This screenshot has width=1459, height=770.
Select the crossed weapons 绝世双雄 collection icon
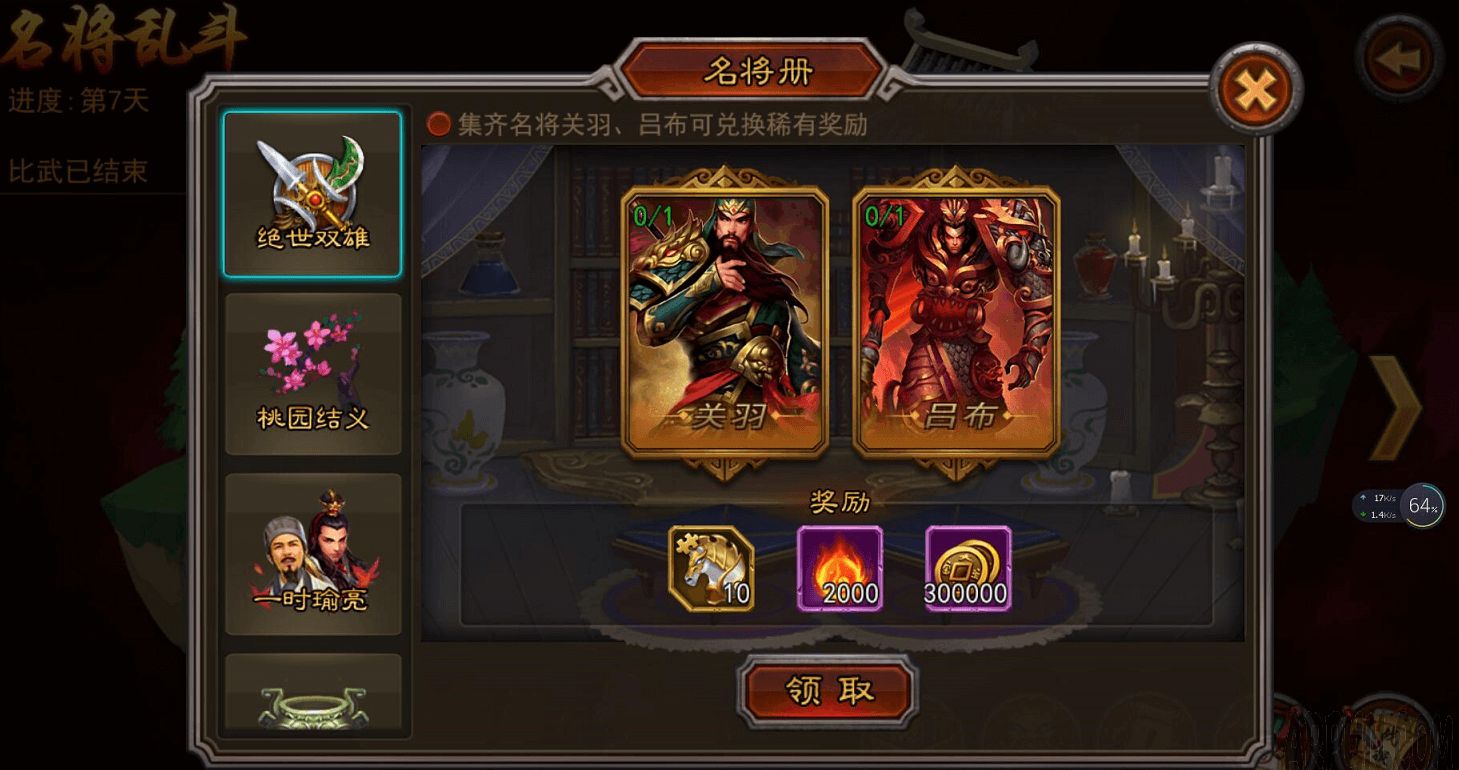(313, 185)
